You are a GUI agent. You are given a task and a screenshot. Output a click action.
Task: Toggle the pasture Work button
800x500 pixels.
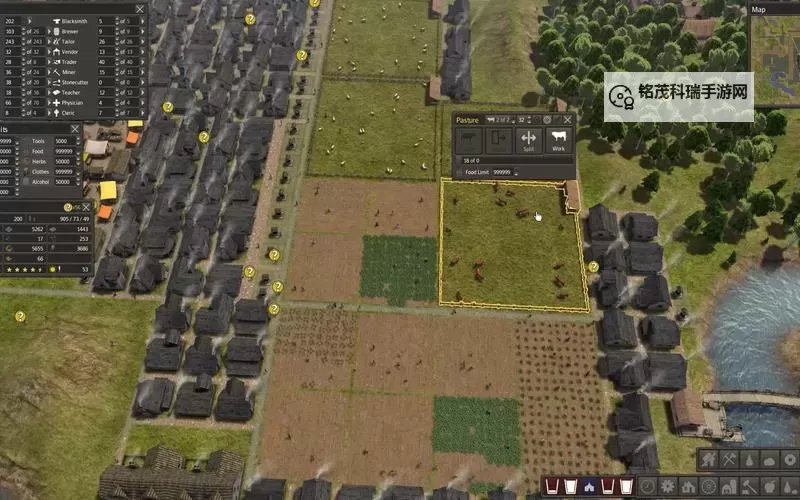point(558,140)
